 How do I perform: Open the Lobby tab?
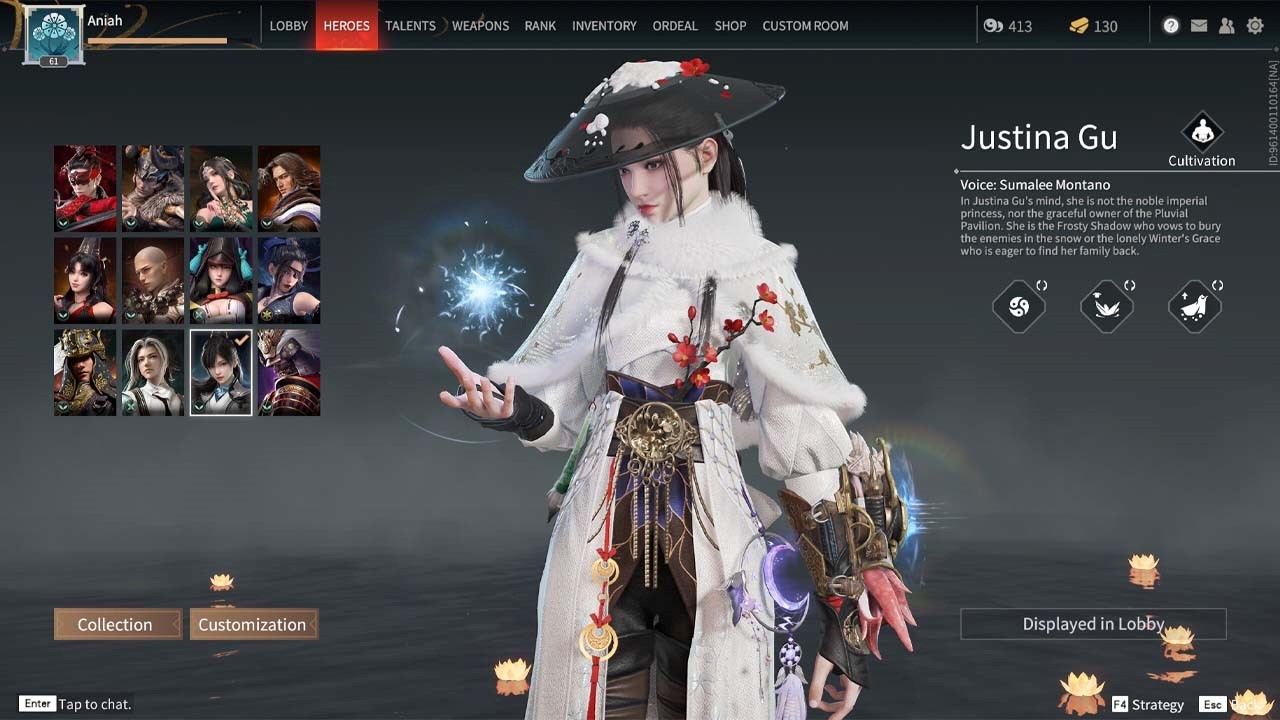(x=288, y=26)
